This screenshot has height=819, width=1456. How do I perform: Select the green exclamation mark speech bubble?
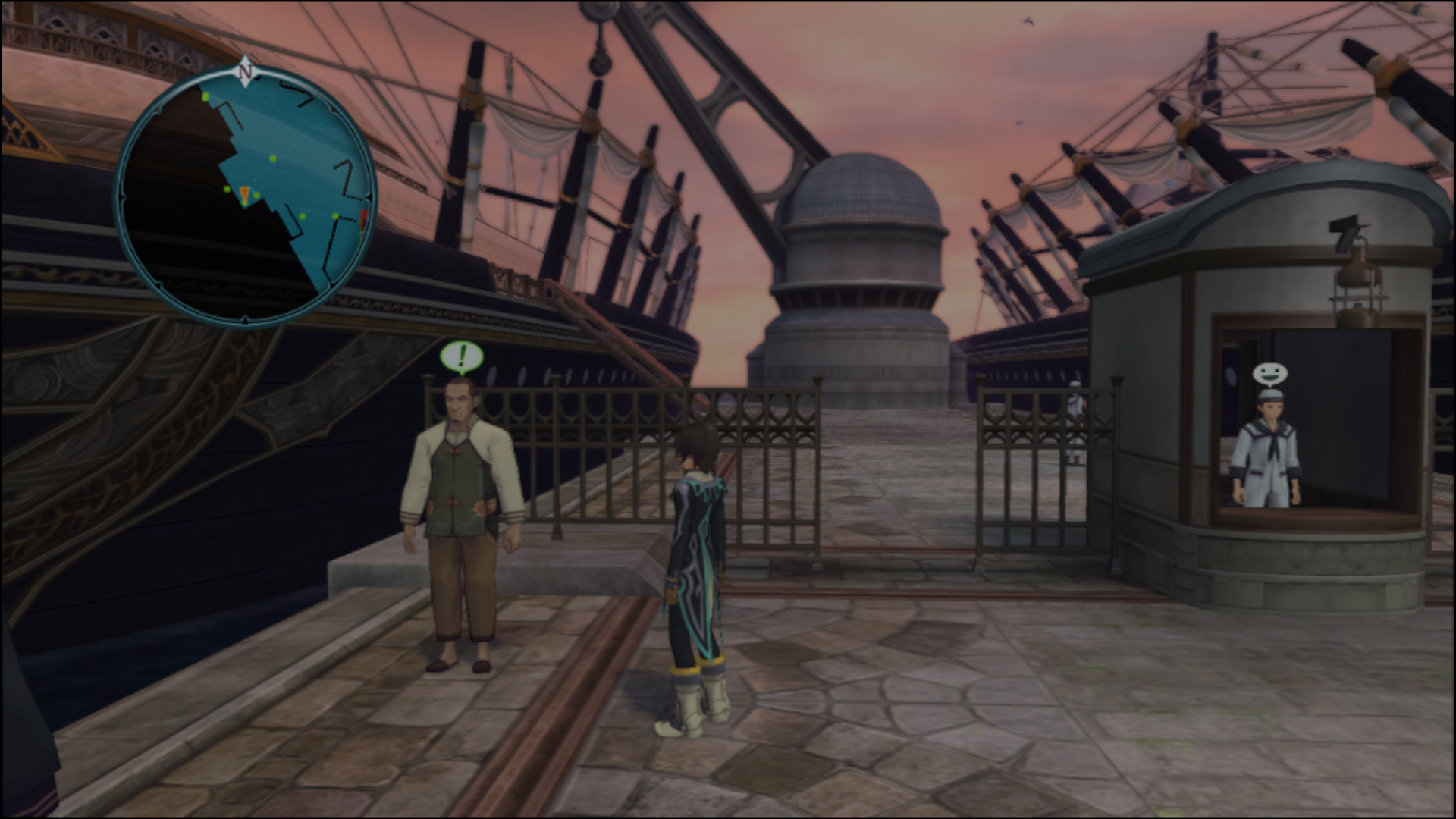[461, 356]
